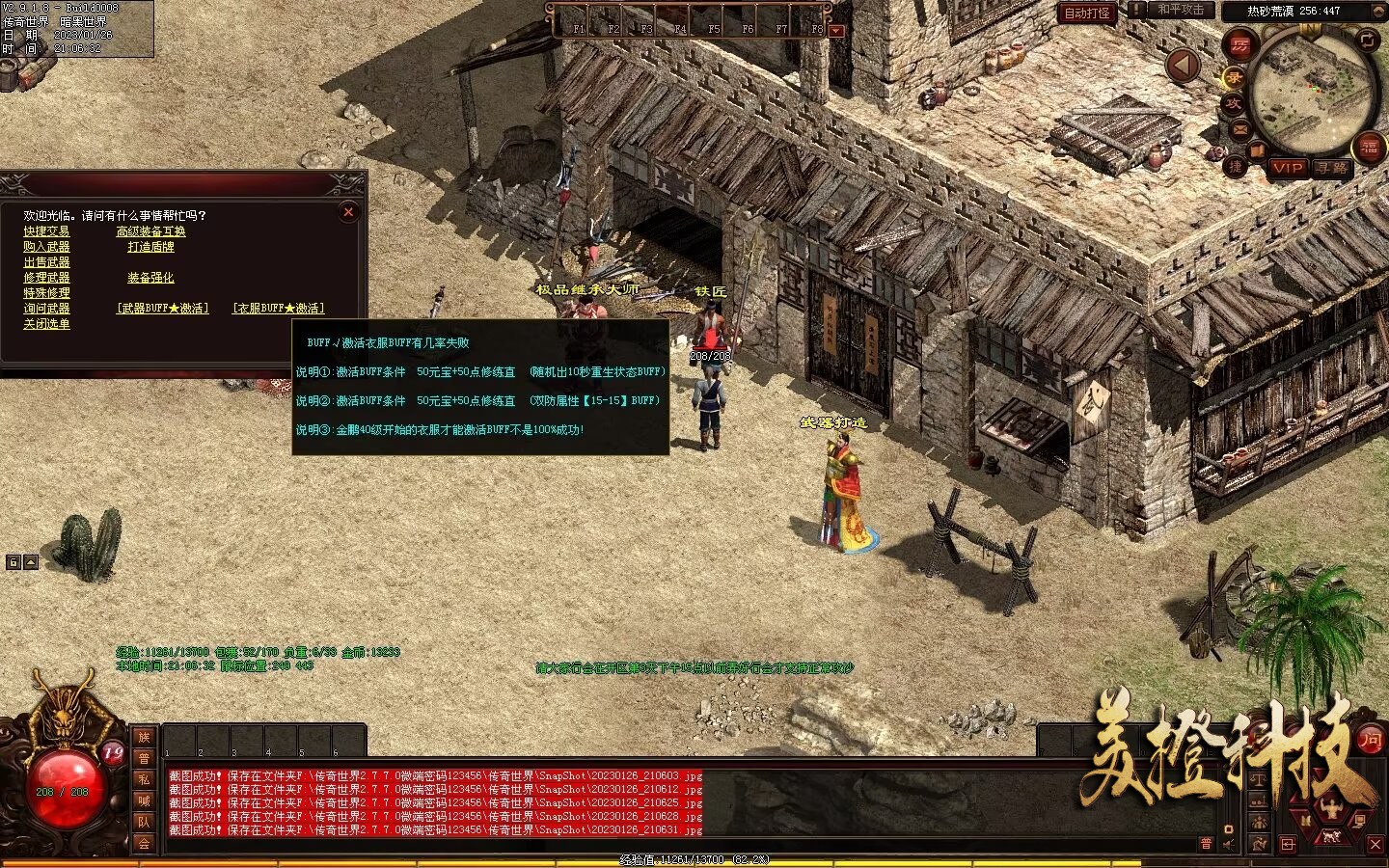
Task: Click the 寻路 pathfinding button
Action: 1332,168
